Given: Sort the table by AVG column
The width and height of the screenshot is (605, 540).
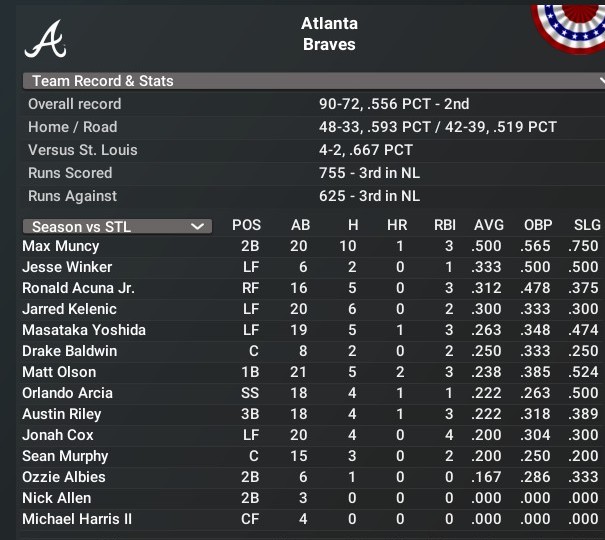Looking at the screenshot, I should (489, 225).
